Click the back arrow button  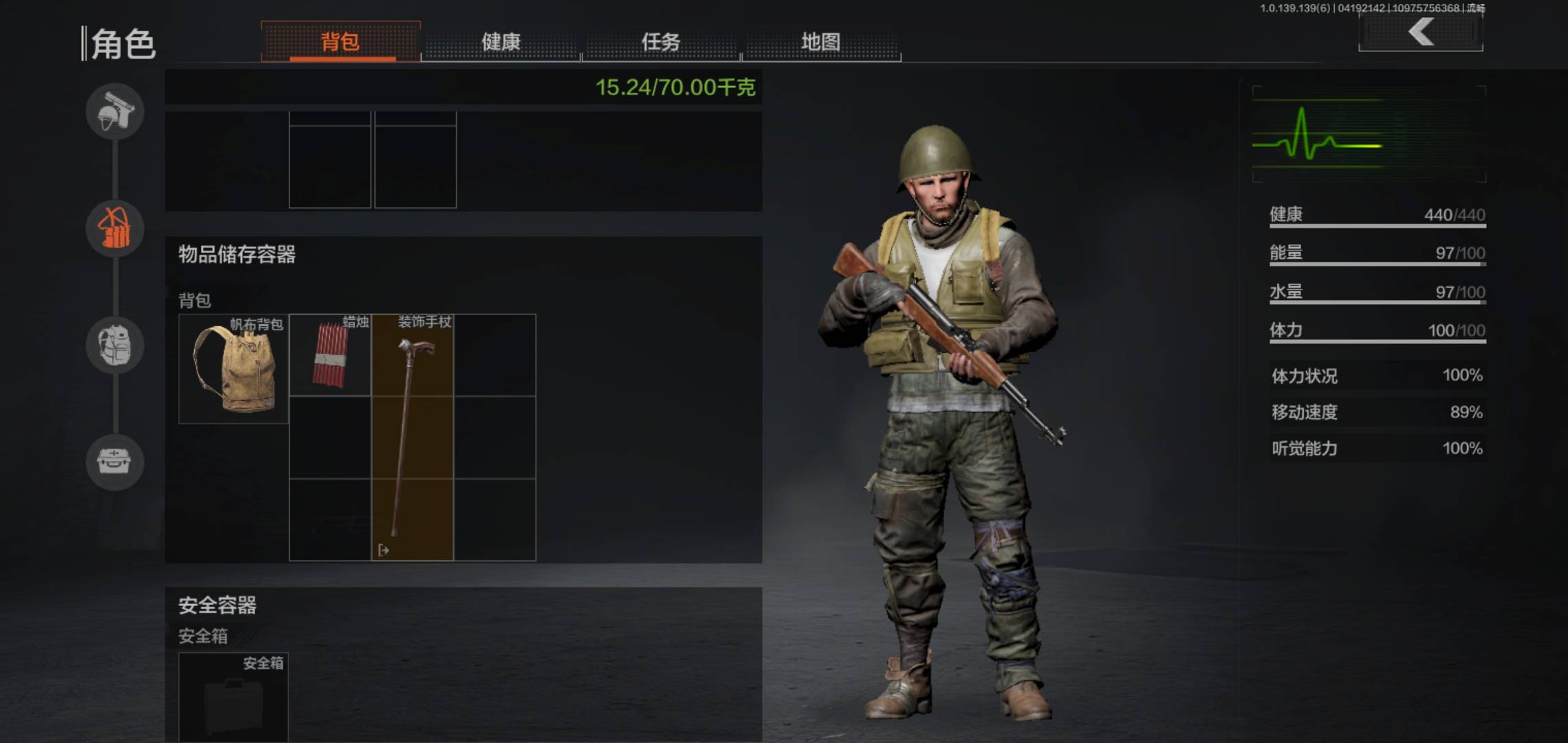click(x=1421, y=32)
